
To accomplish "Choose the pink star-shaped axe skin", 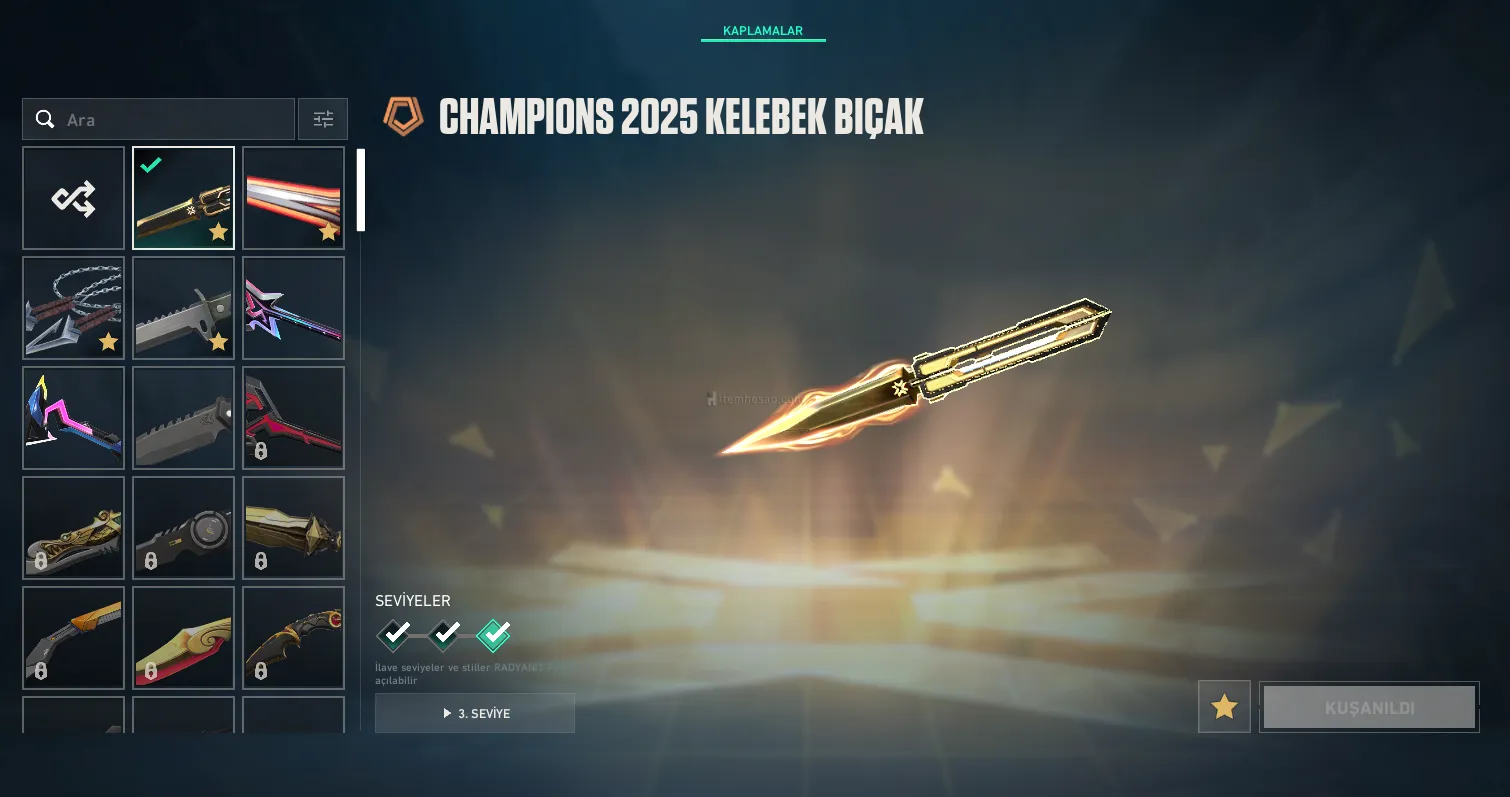I will 294,308.
